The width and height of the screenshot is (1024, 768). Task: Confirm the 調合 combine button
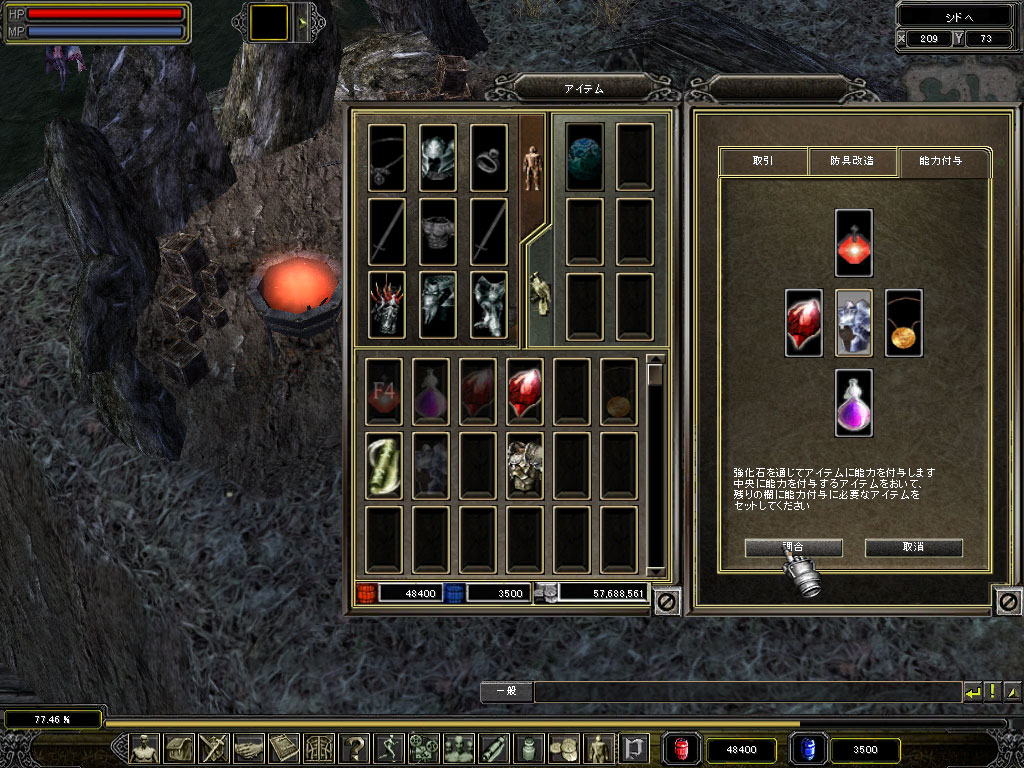793,547
